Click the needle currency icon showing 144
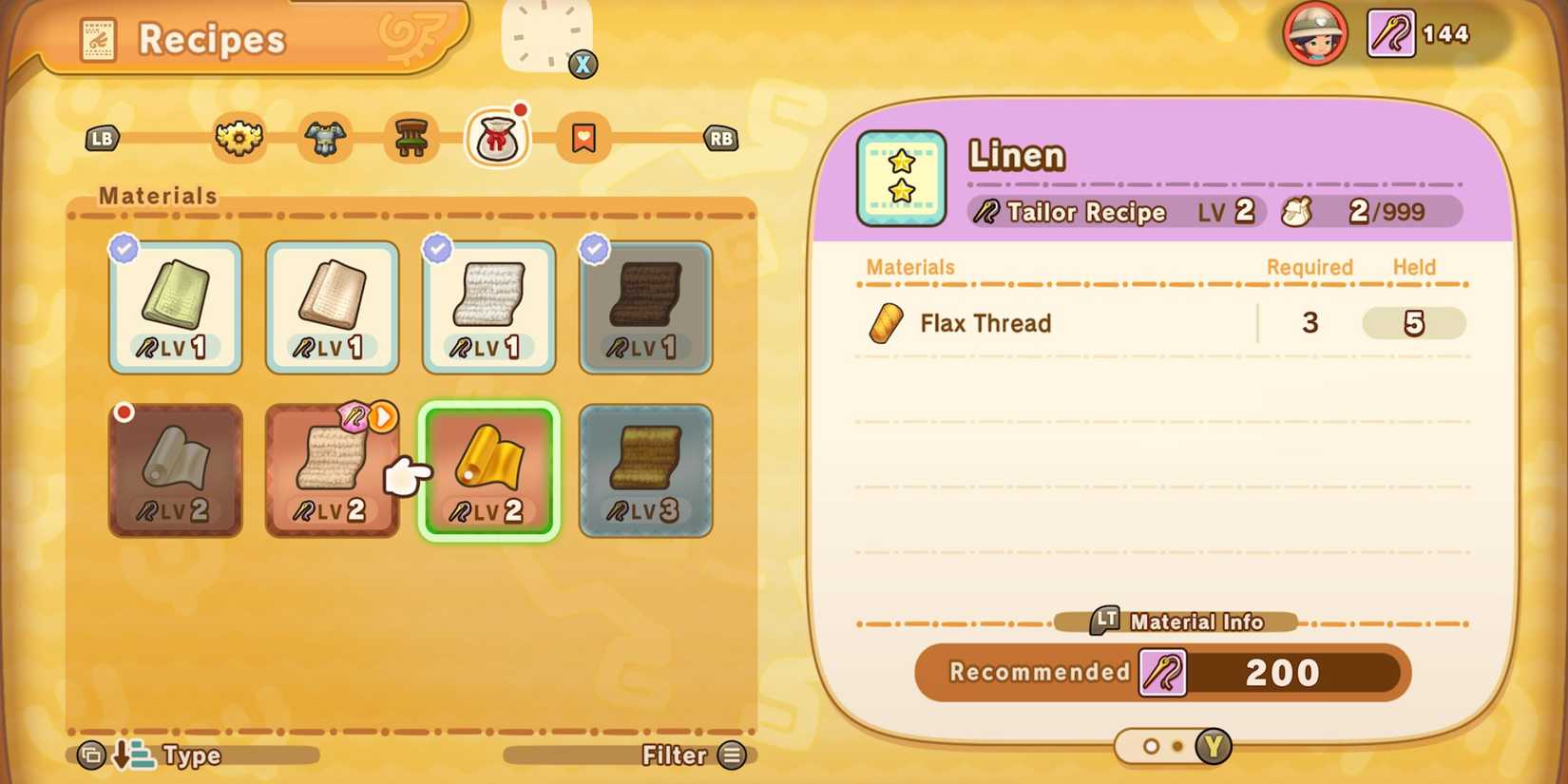This screenshot has width=1568, height=784. (1389, 33)
